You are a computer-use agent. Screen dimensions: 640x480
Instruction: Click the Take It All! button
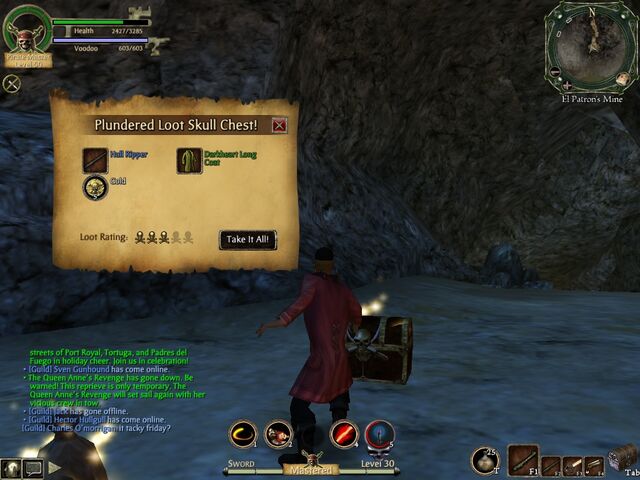click(x=247, y=239)
